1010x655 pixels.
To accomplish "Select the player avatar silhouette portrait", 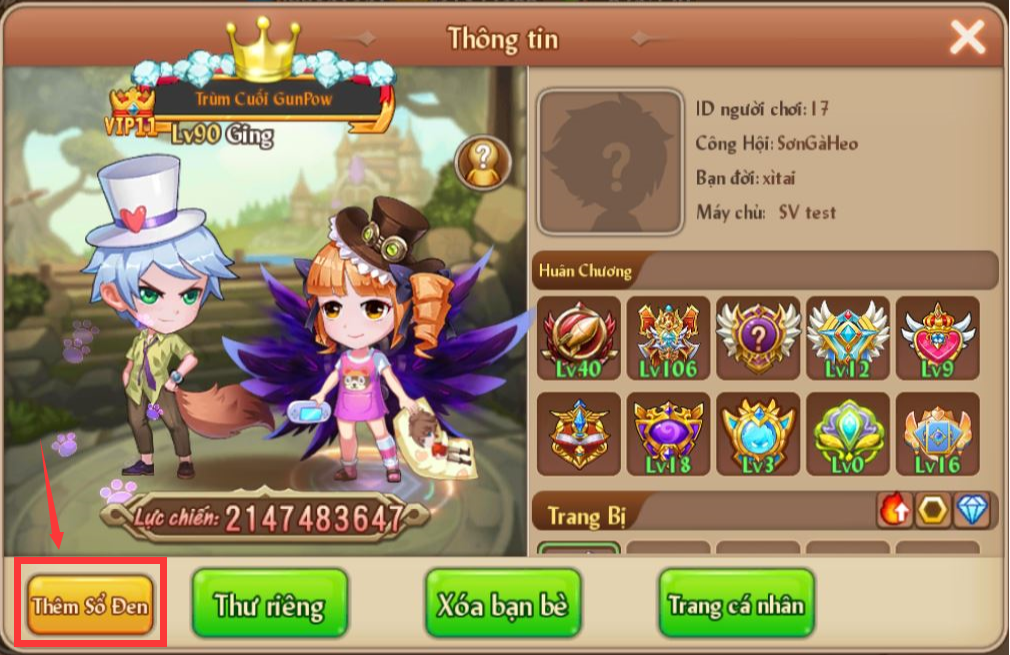I will pyautogui.click(x=610, y=160).
